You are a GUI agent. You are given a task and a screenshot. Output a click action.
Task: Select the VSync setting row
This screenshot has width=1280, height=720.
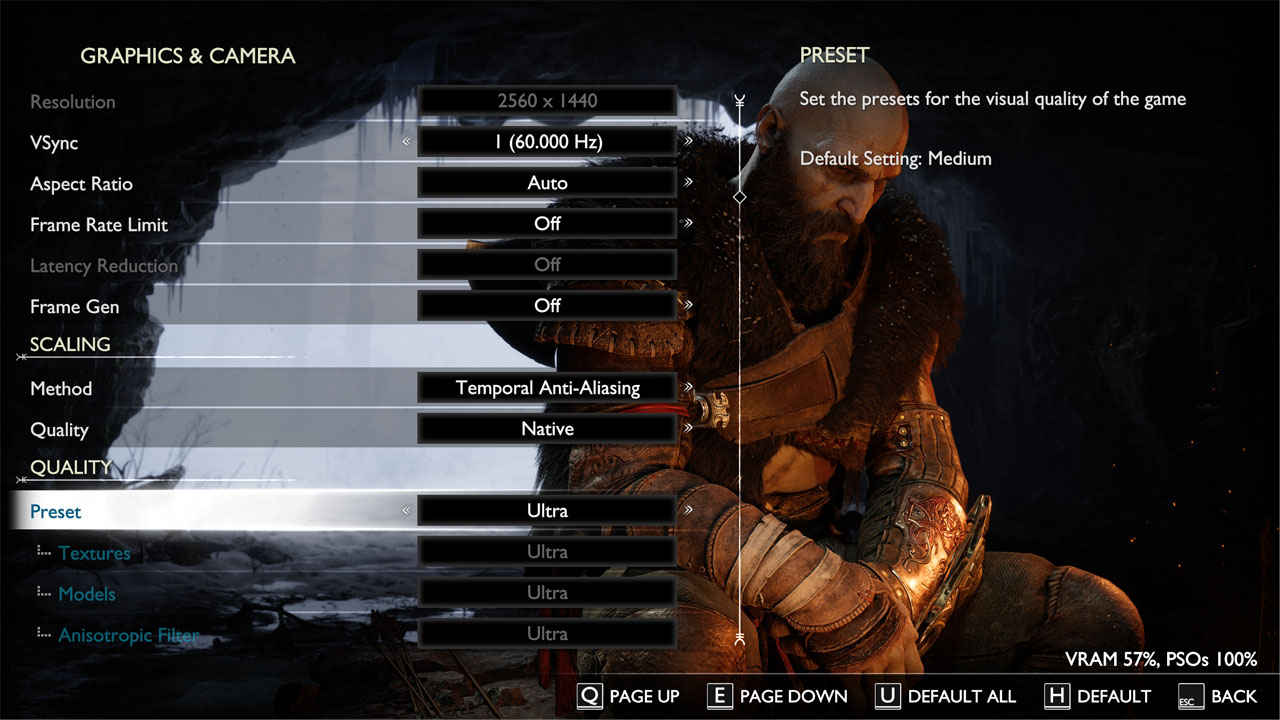point(54,143)
